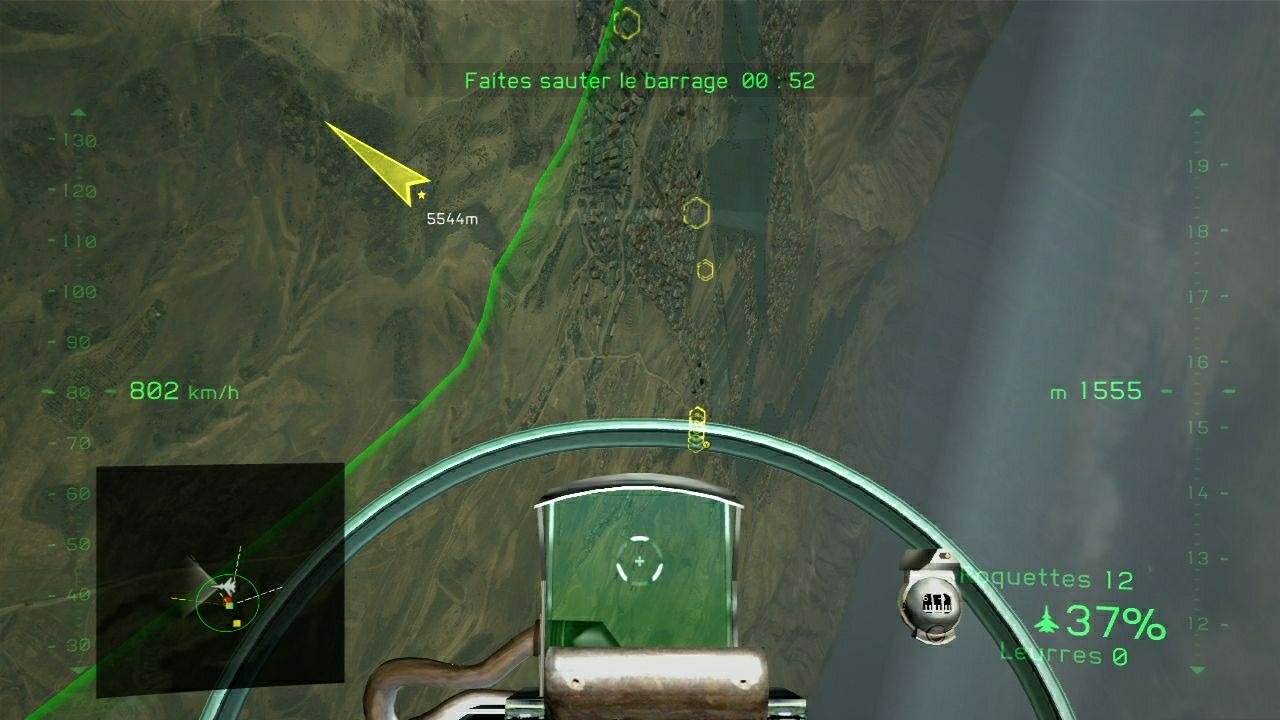Click the grenade ornament hanging in the cockpit

[932, 598]
